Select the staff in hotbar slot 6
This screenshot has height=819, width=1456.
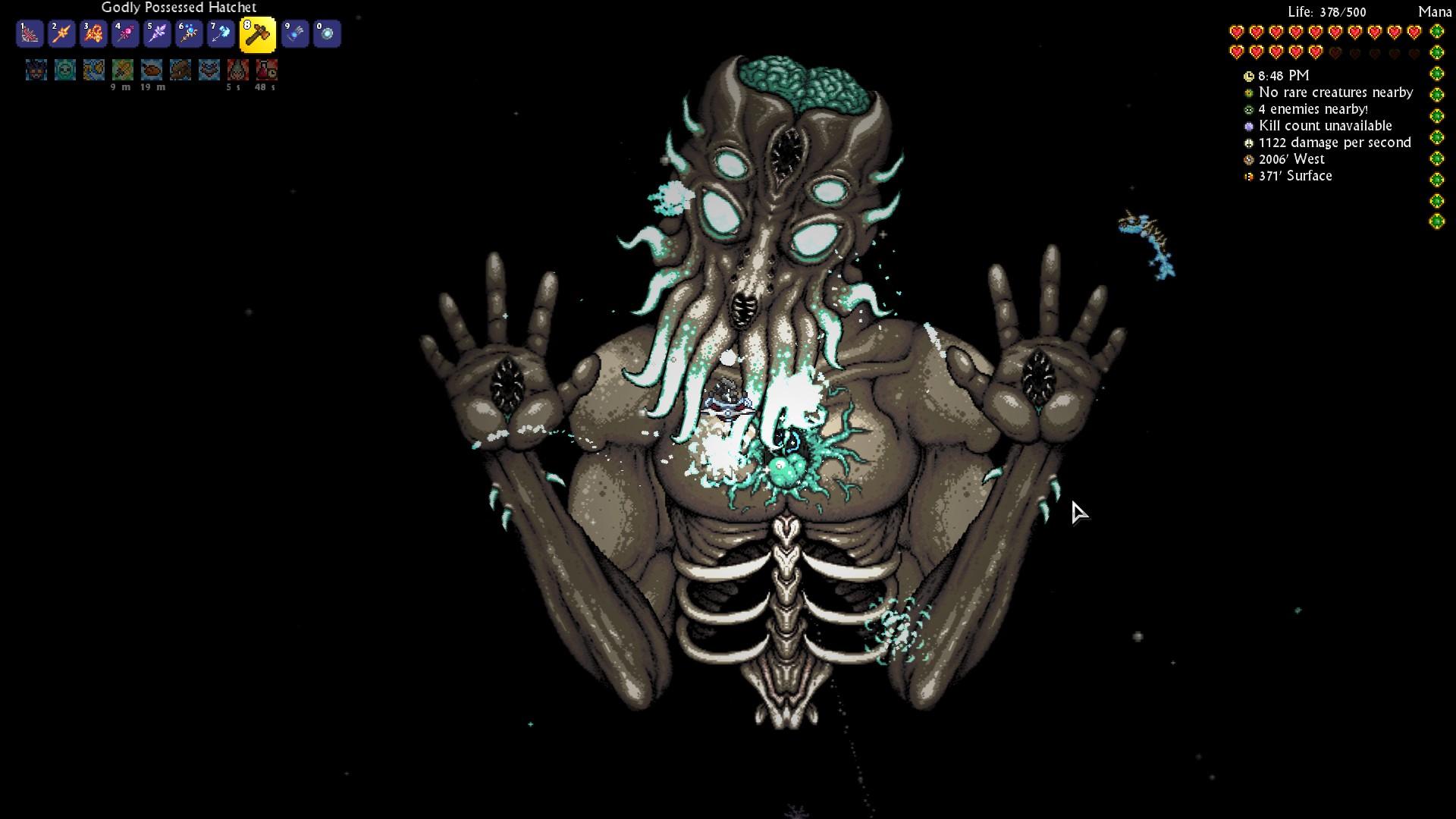(189, 33)
